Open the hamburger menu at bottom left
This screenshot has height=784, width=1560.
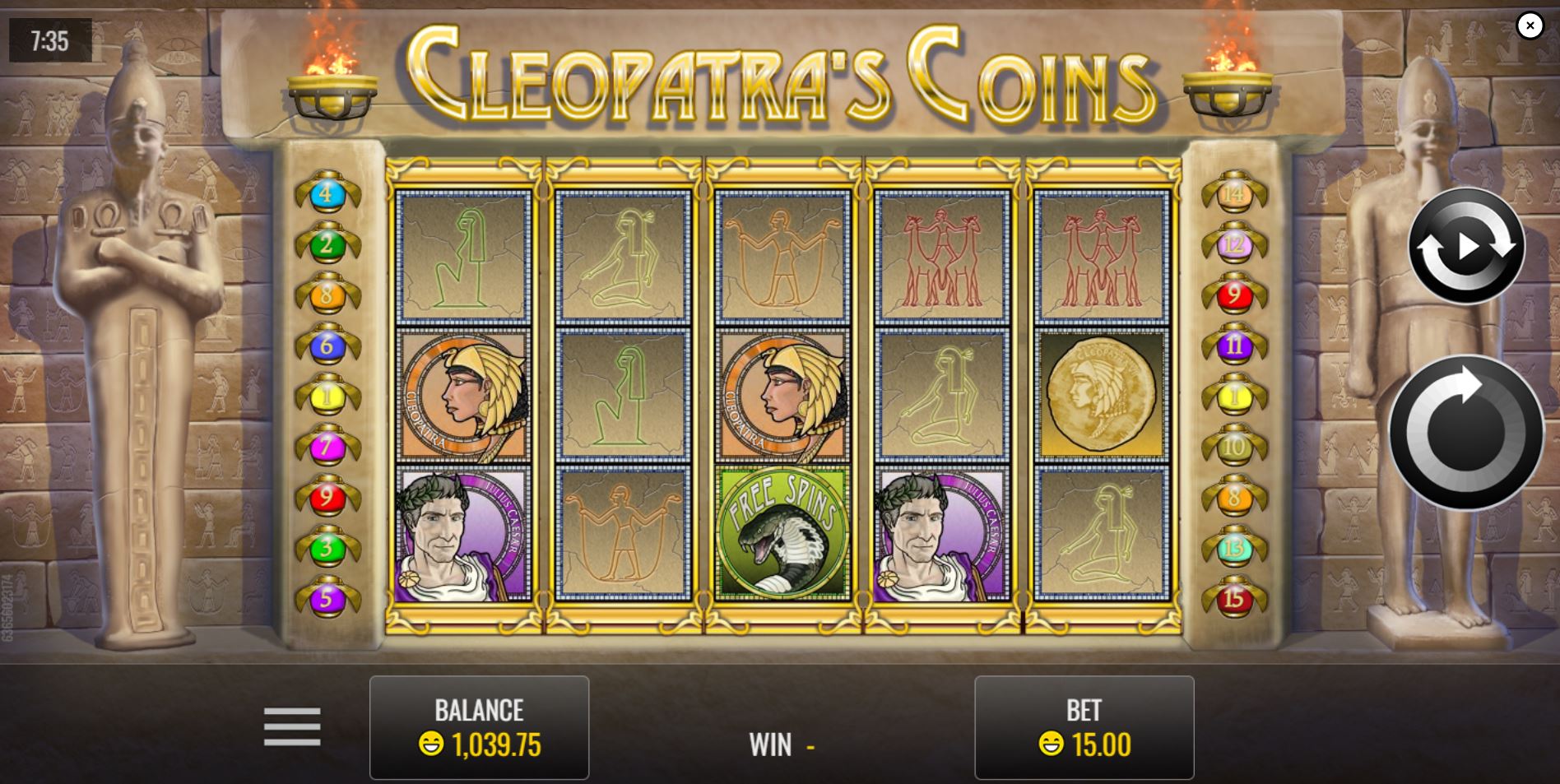pos(292,726)
